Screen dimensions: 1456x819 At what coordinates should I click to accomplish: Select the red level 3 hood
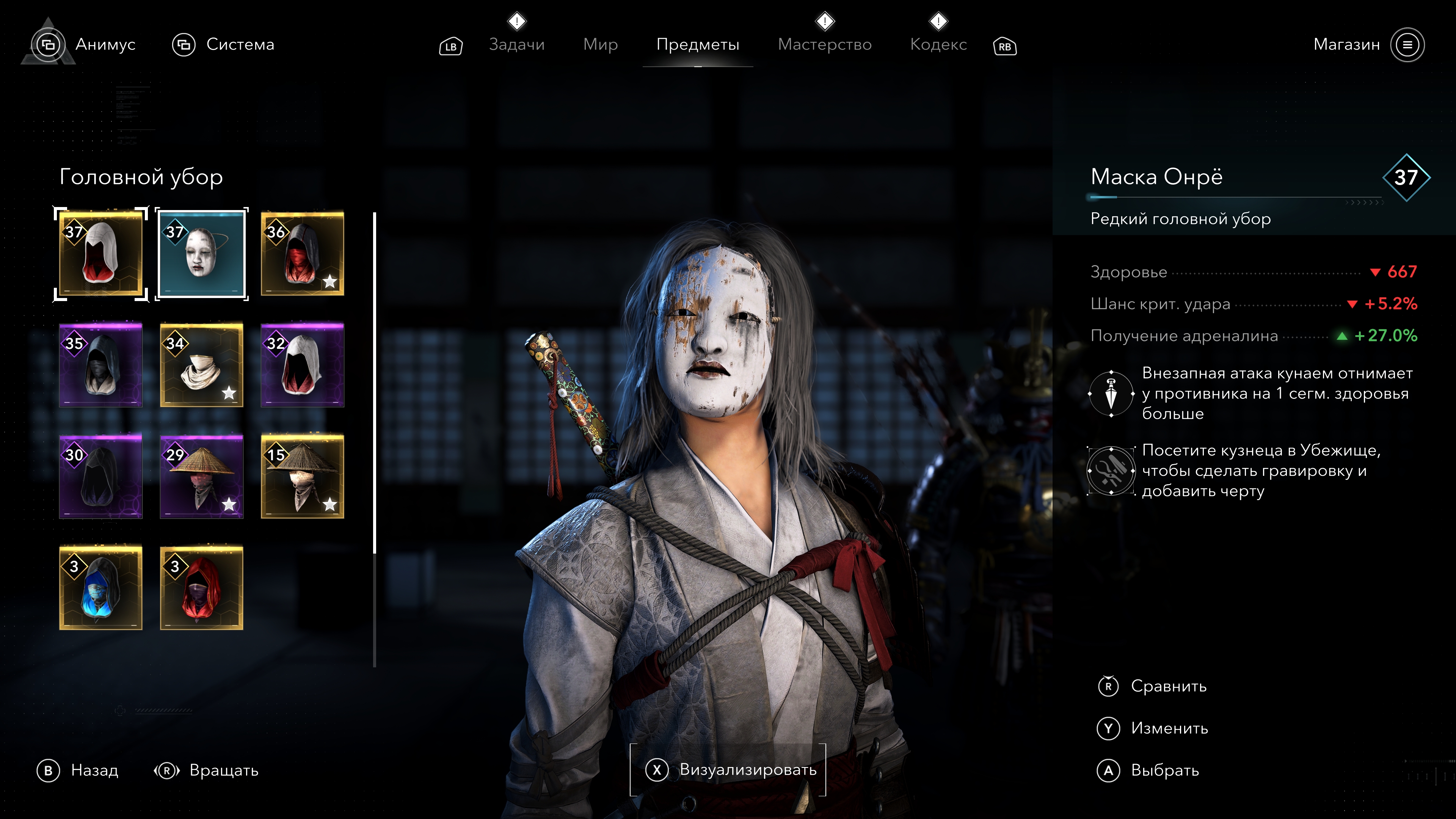[201, 588]
